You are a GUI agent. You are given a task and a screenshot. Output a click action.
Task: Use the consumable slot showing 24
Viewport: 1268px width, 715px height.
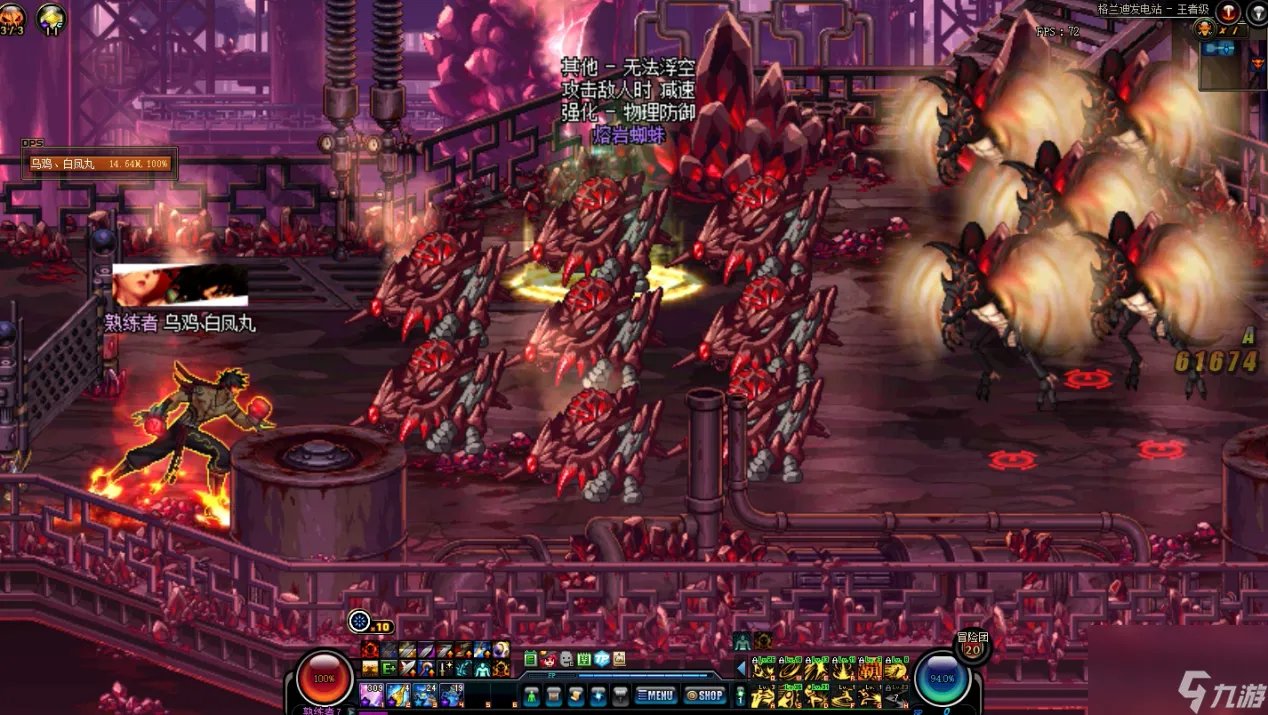(424, 693)
